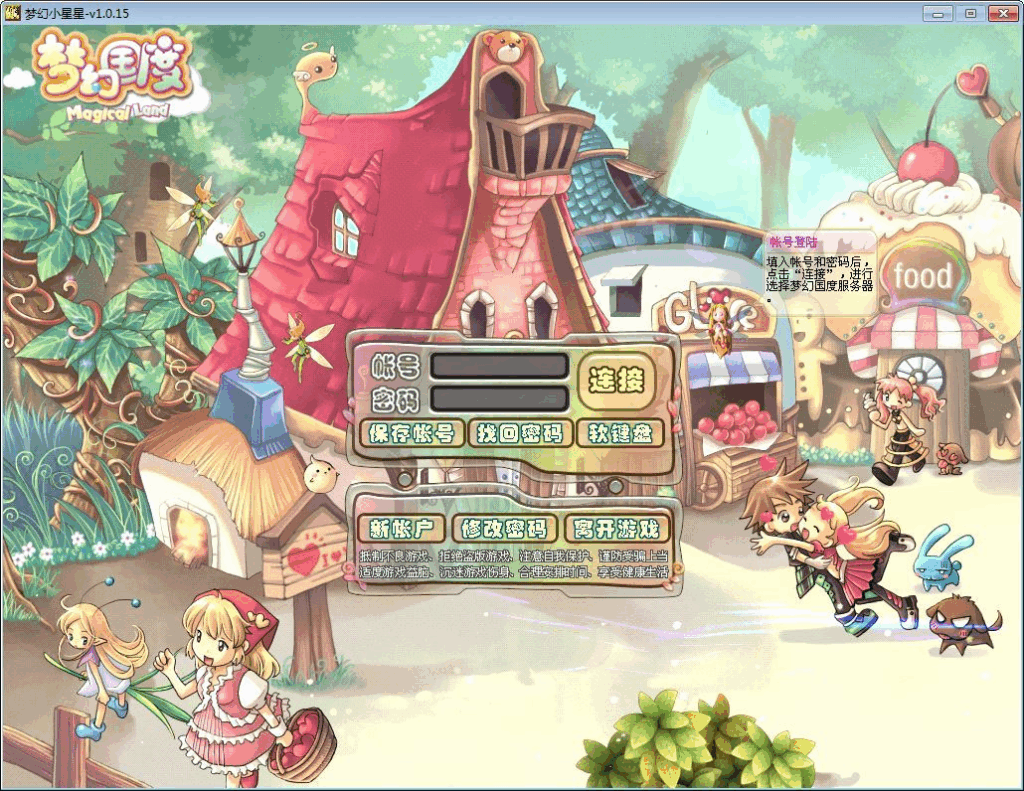Exit via the 离开游戏 button
Screen dimensions: 1024x791
[x=617, y=529]
